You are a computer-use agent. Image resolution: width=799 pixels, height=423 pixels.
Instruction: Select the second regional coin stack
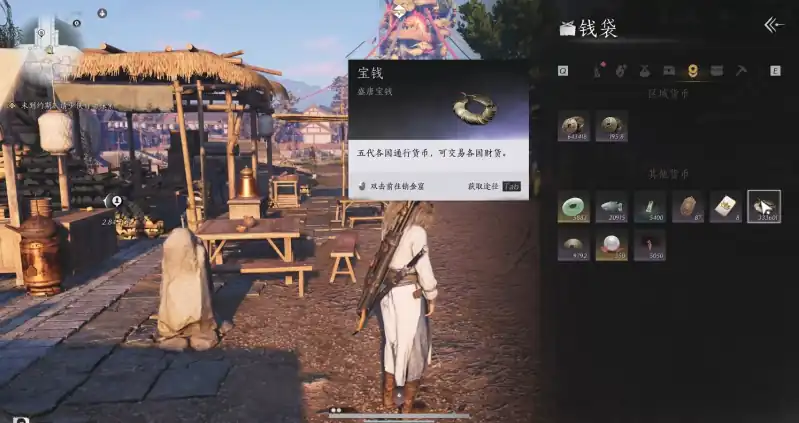(x=612, y=126)
